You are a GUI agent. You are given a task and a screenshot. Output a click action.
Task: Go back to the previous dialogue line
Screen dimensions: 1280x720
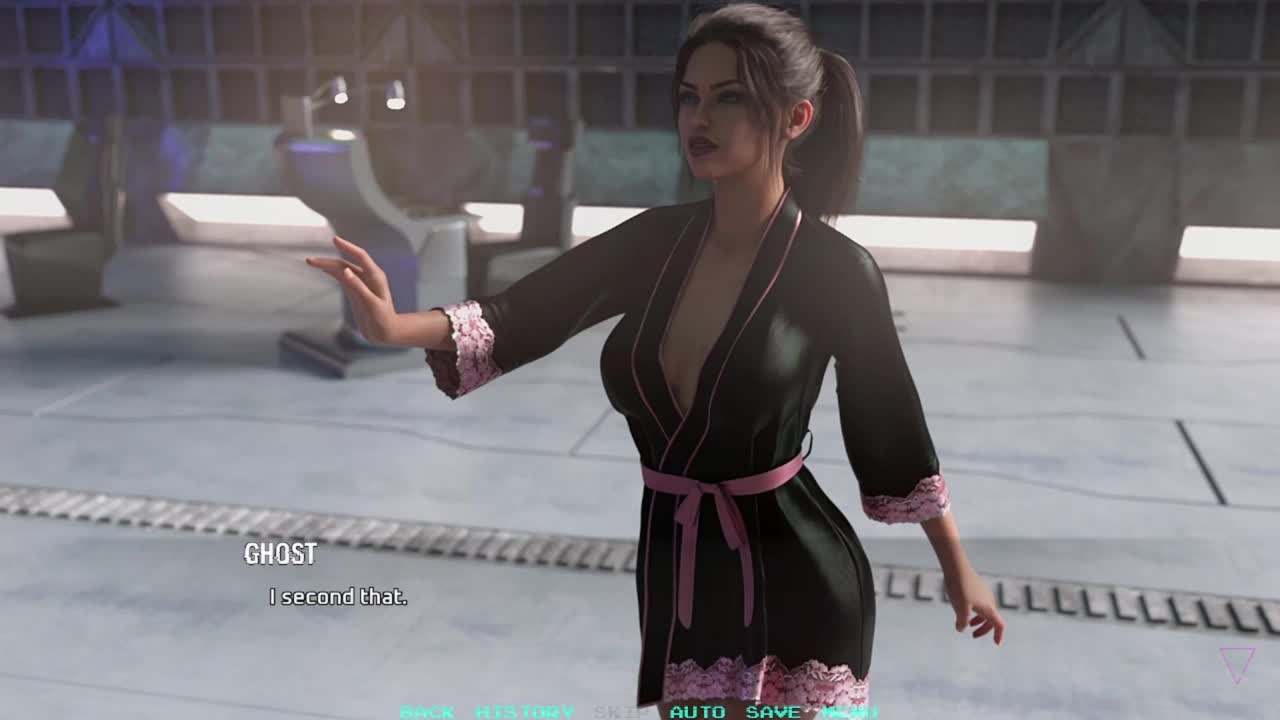[x=427, y=712]
